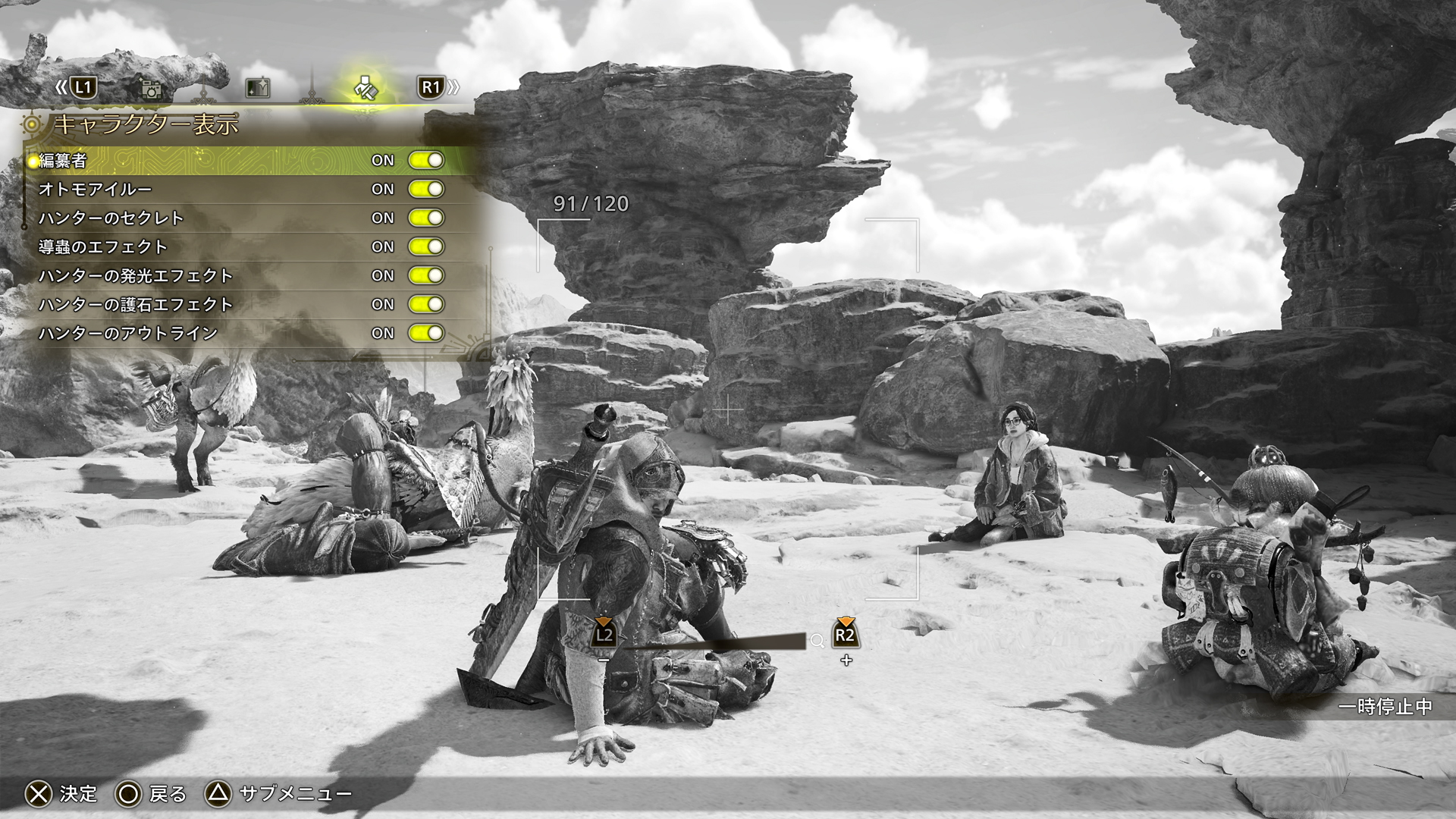Switch to the picture filter tab

tap(258, 89)
